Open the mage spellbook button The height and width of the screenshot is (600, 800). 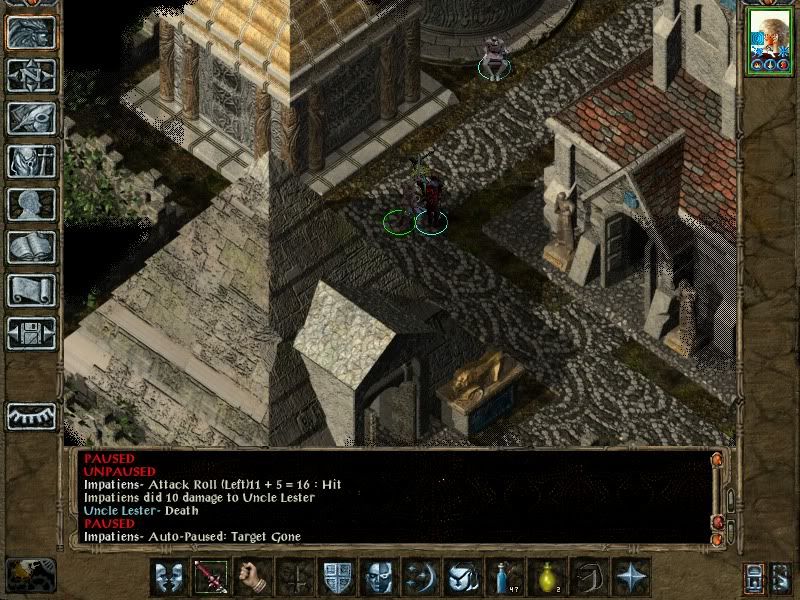[32, 247]
